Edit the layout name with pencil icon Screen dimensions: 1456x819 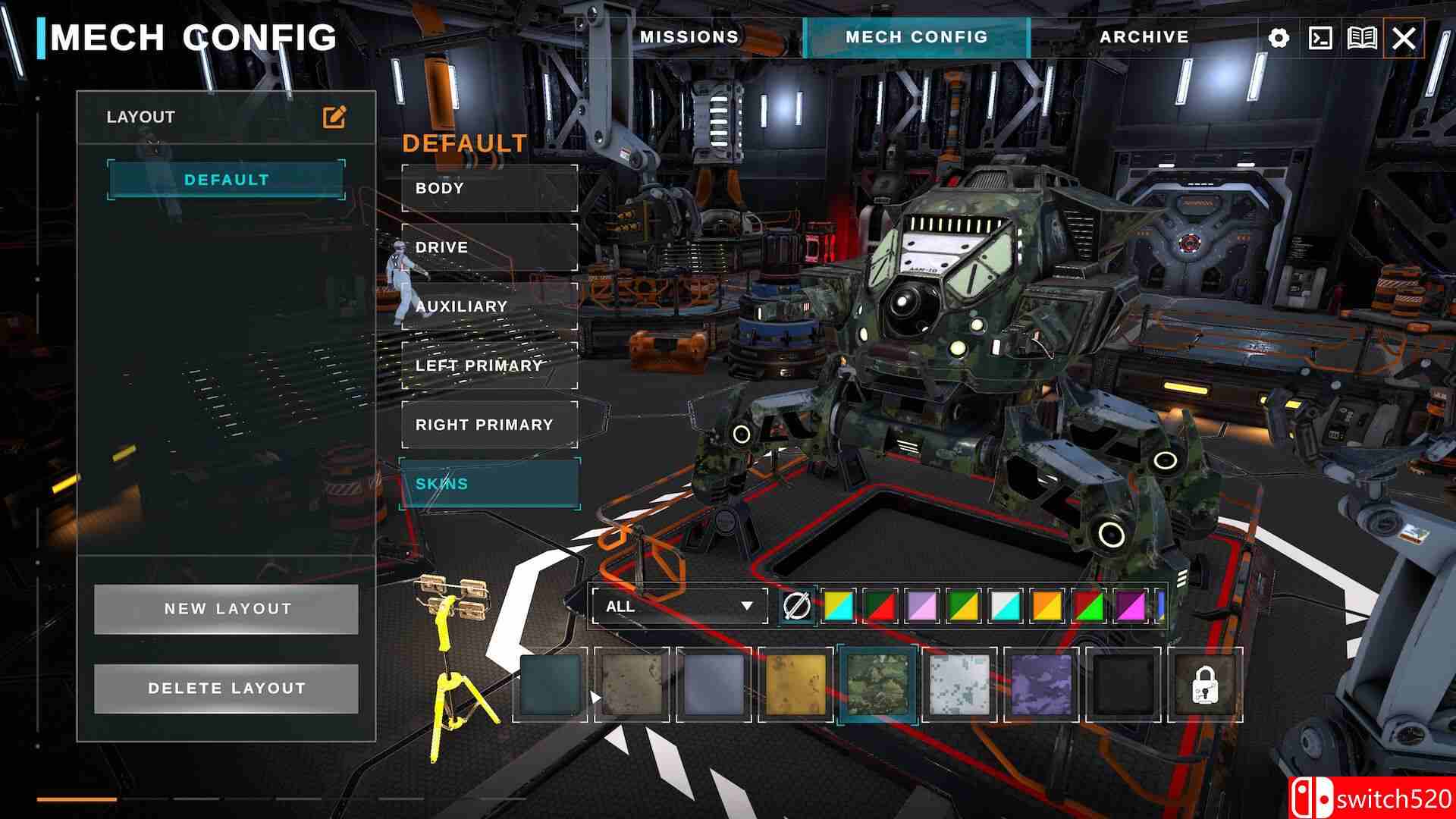(334, 117)
